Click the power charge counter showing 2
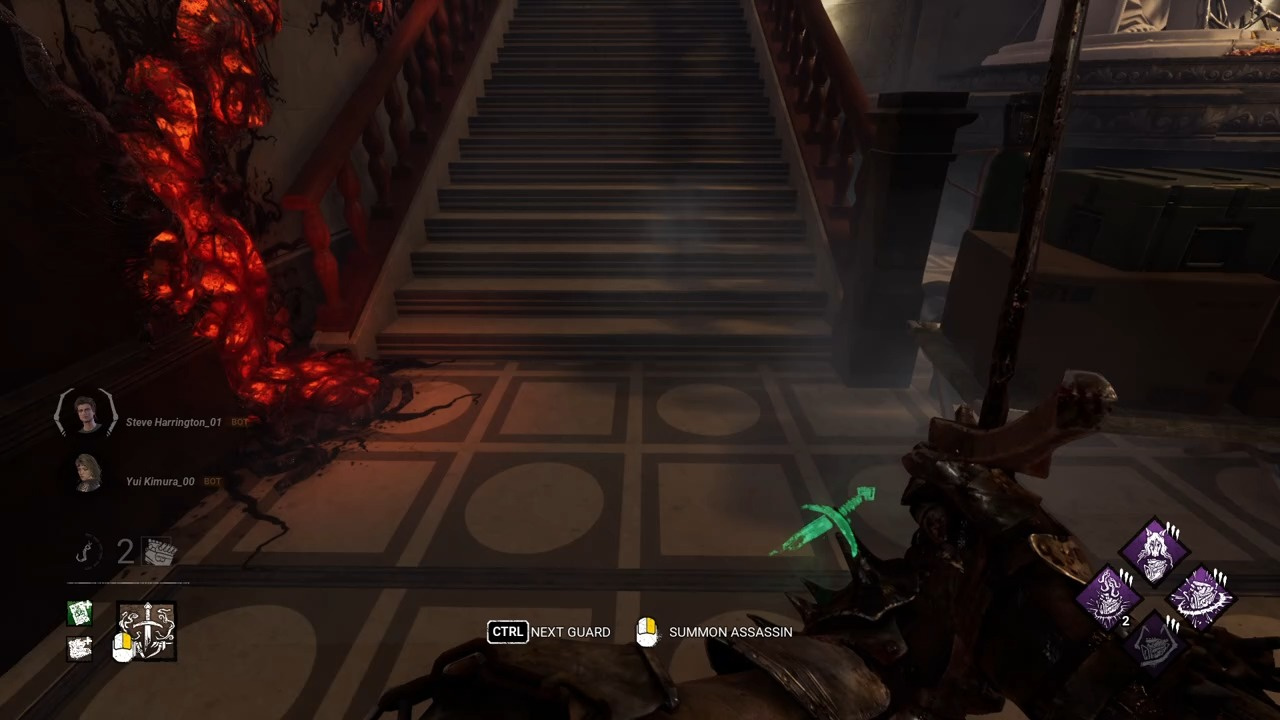1280x720 pixels. (x=124, y=549)
